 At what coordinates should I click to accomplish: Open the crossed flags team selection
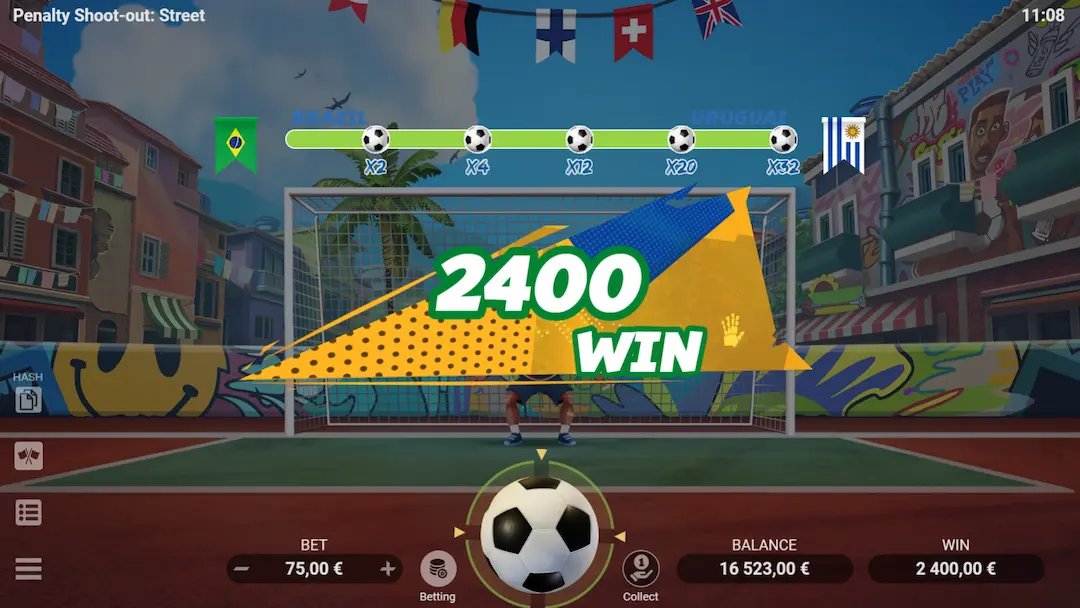[x=29, y=456]
